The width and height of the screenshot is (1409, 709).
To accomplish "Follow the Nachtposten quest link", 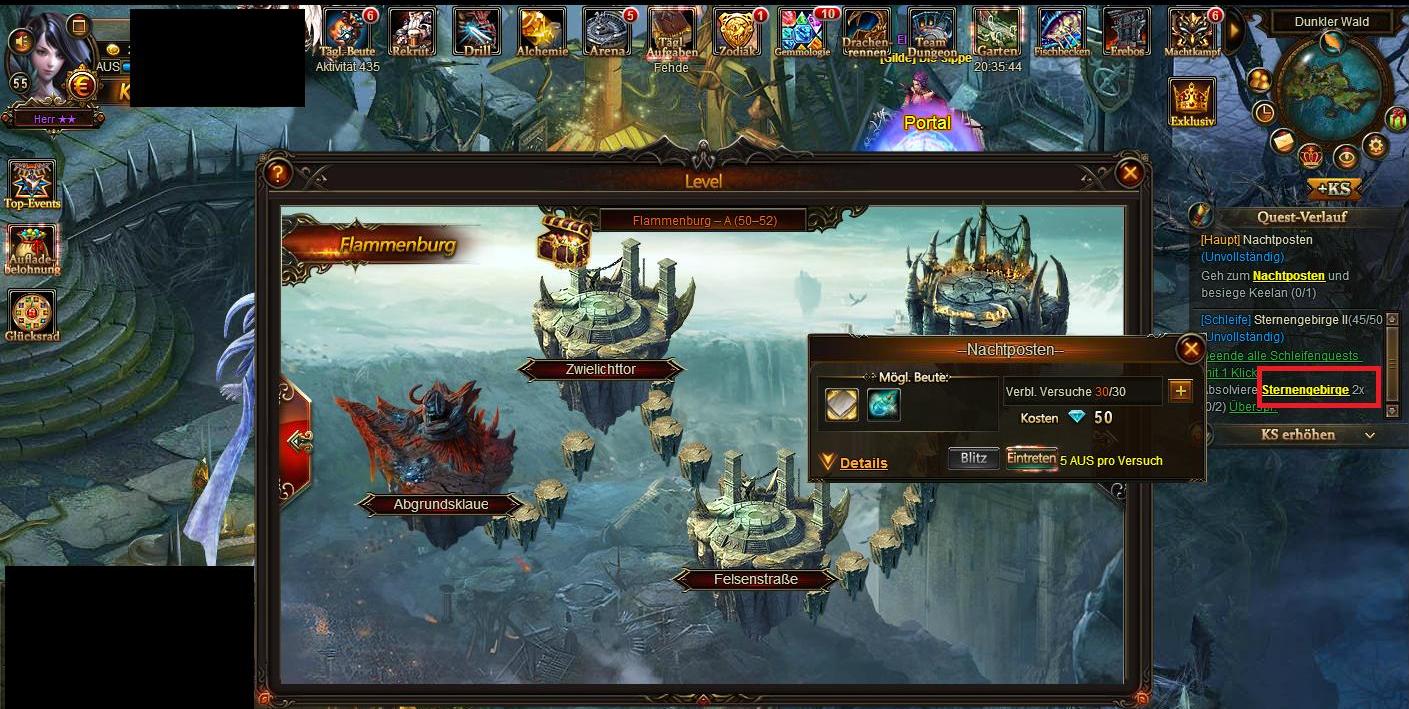I will [x=1288, y=275].
